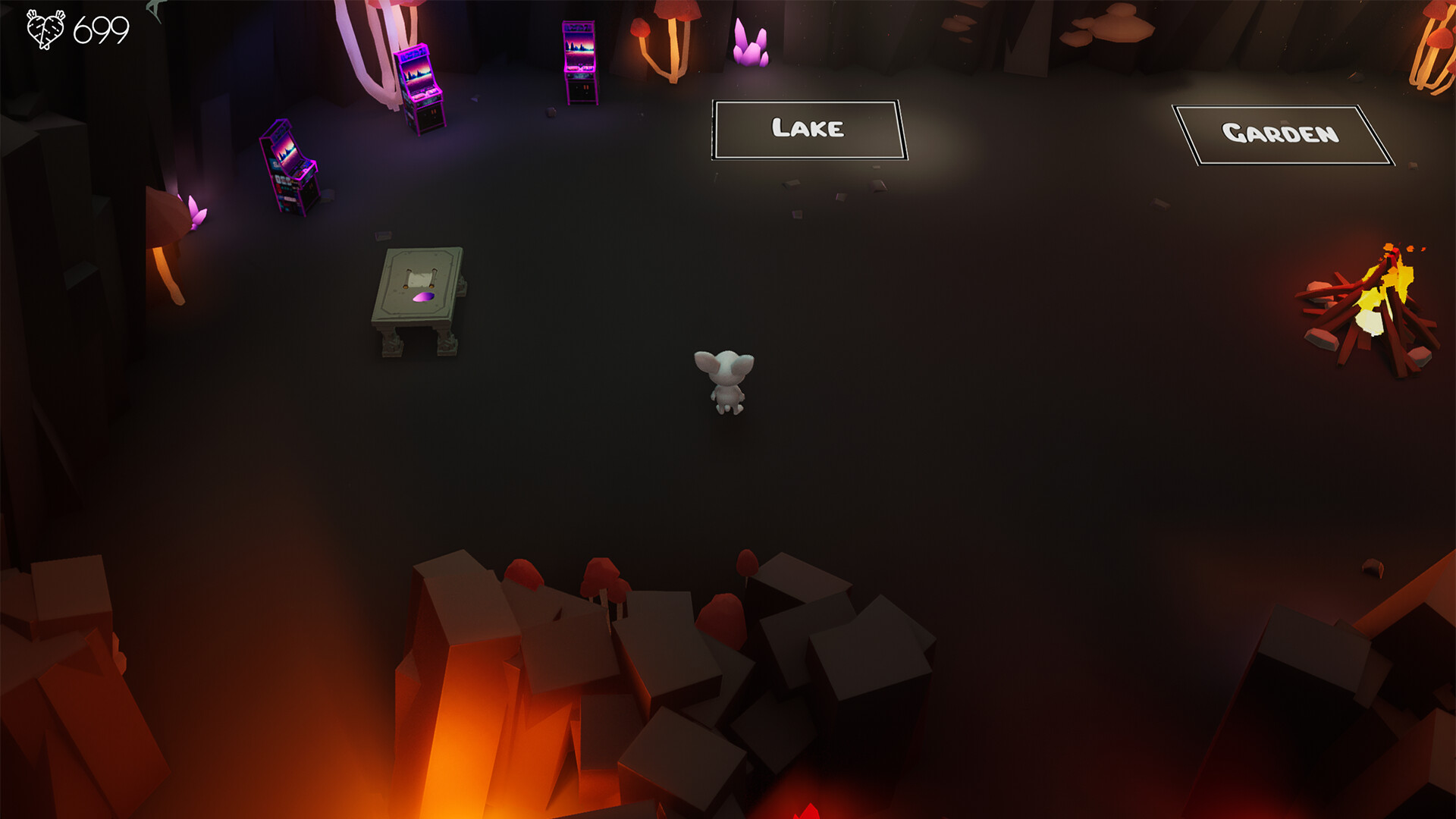The image size is (1456, 819).
Task: Open the Lake area sign
Action: click(807, 130)
